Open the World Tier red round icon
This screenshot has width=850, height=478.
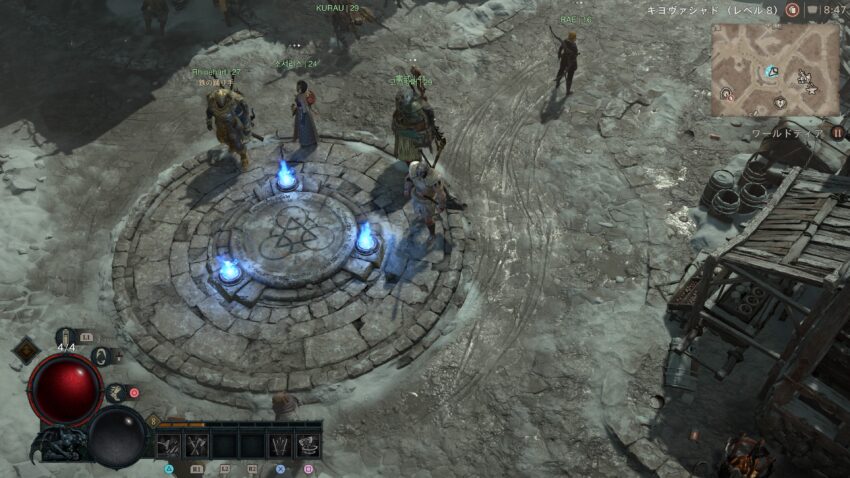[836, 132]
